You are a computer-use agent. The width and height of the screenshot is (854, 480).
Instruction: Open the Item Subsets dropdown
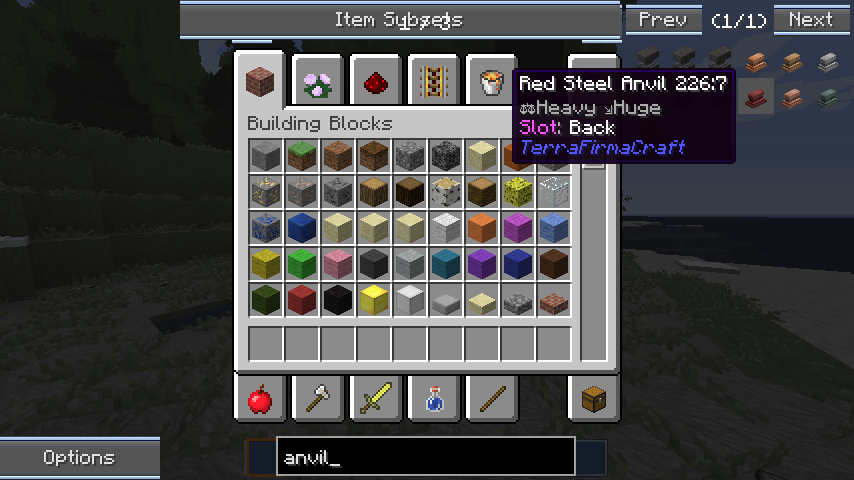399,20
